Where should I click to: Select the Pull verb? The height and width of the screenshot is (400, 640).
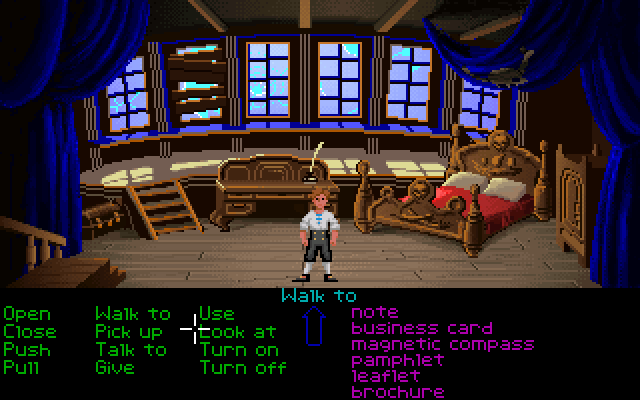tap(20, 367)
